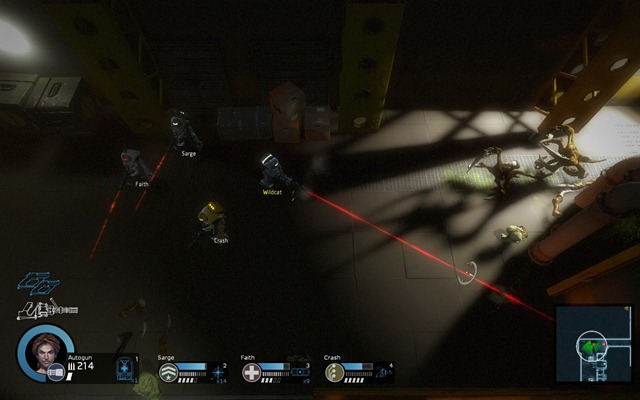Use Sarge's numbered equipment slot
The width and height of the screenshot is (640, 400).
pos(220,372)
